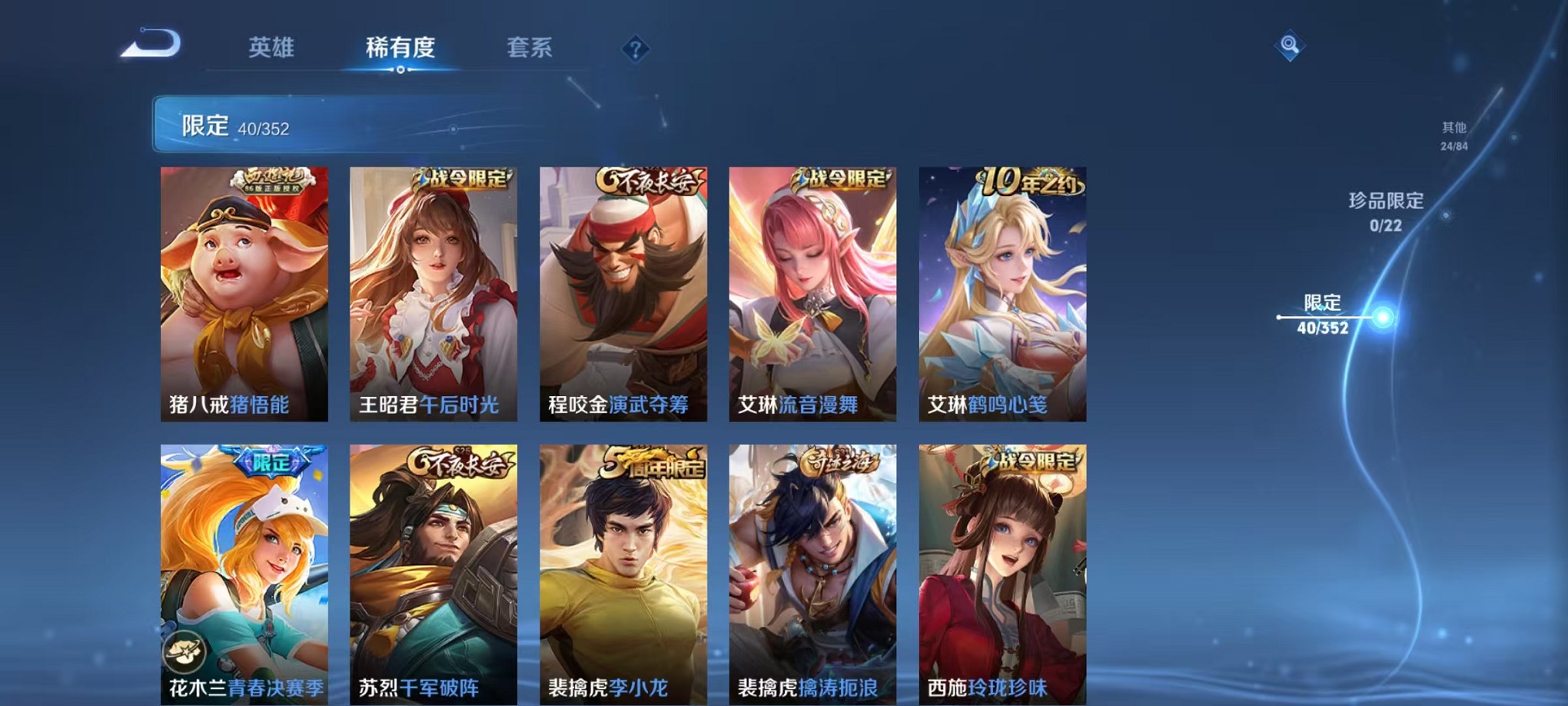The width and height of the screenshot is (1568, 706).
Task: Click the back arrow in the top-left corner
Action: tap(146, 48)
